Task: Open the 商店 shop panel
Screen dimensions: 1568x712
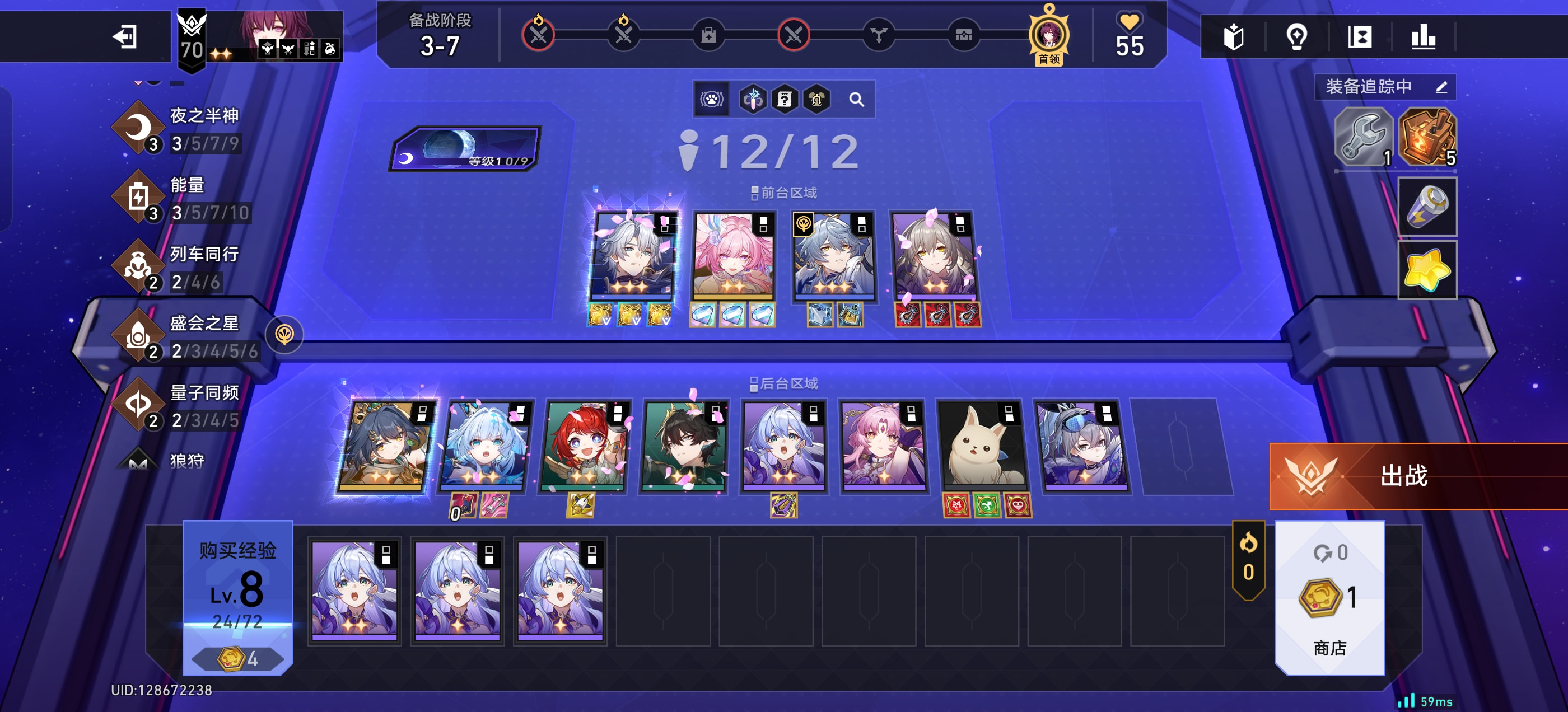Action: pos(1329,599)
